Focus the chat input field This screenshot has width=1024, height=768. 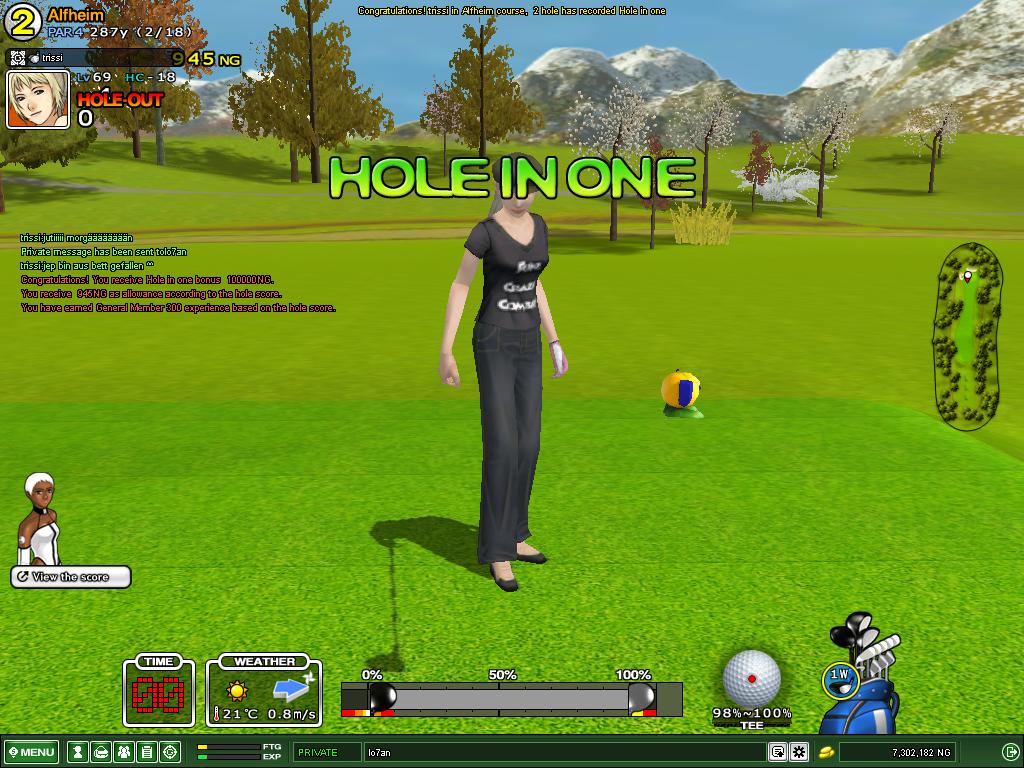(x=560, y=752)
